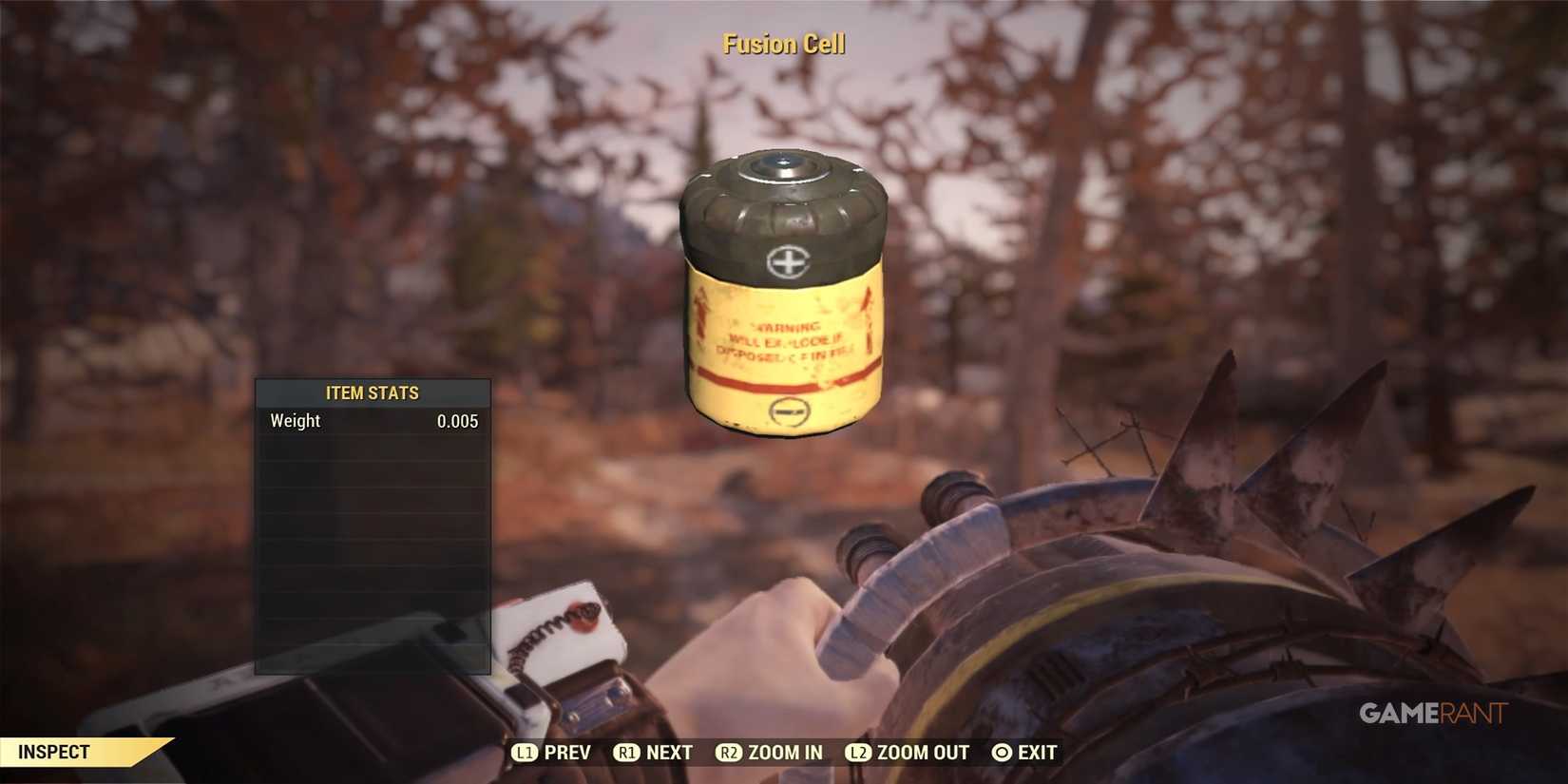Toggle ZOOM OUT mode via the L2 prompt

tap(908, 753)
